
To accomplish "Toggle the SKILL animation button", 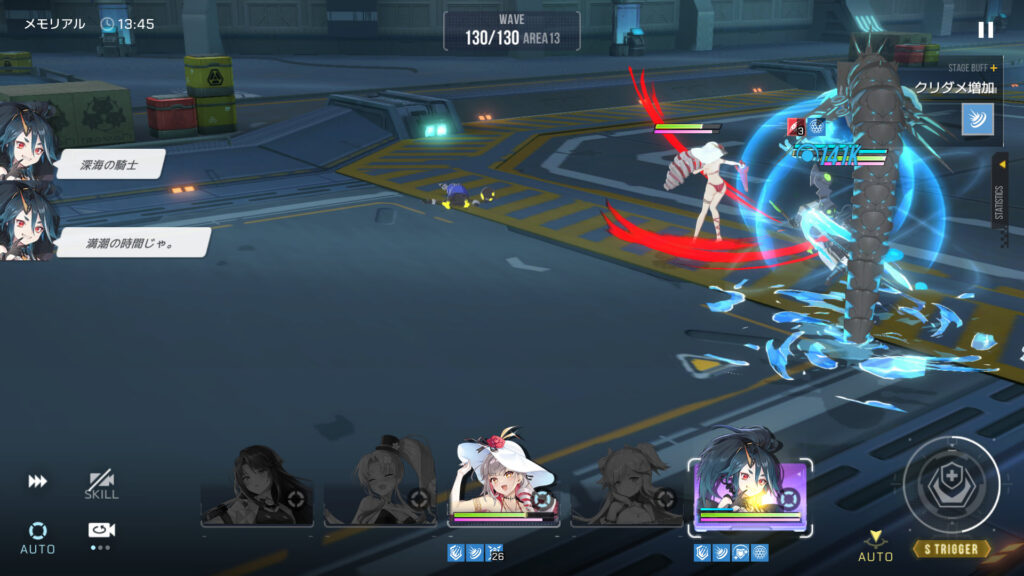I will 101,485.
